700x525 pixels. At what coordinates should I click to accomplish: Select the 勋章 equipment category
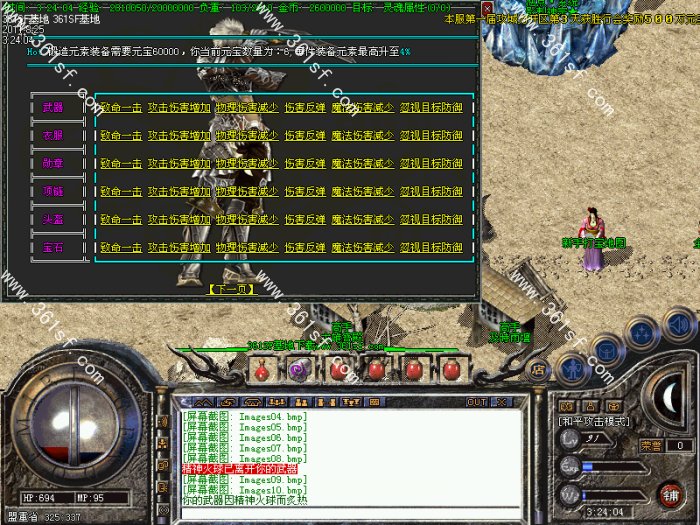coord(53,163)
